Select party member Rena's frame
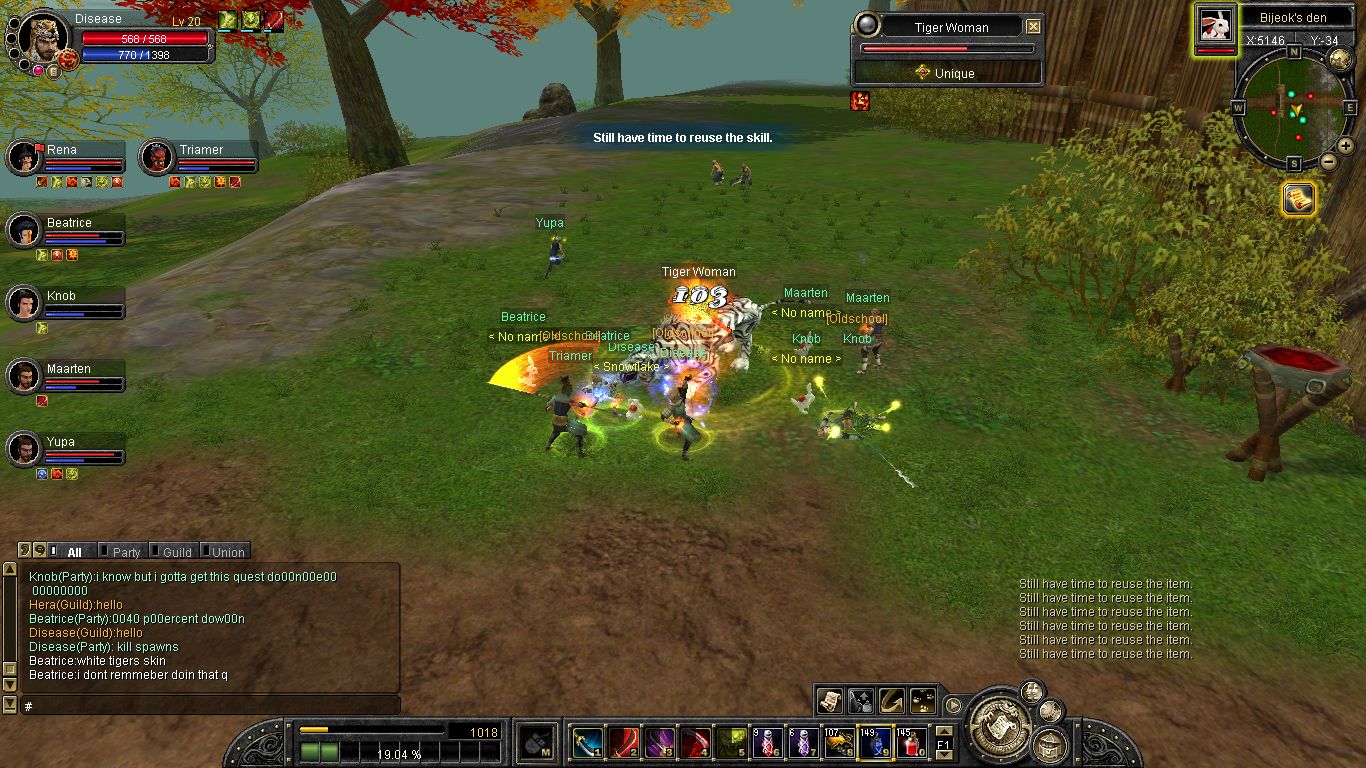Screen dimensions: 1366x768 pyautogui.click(x=66, y=157)
